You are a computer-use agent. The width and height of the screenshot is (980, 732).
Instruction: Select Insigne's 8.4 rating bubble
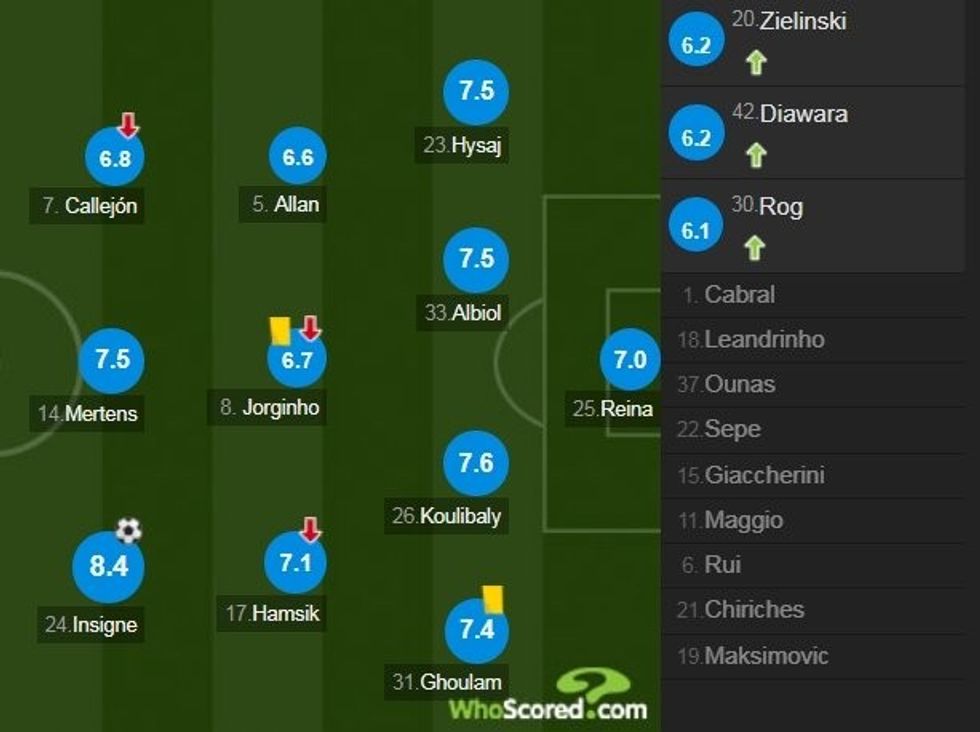point(108,567)
